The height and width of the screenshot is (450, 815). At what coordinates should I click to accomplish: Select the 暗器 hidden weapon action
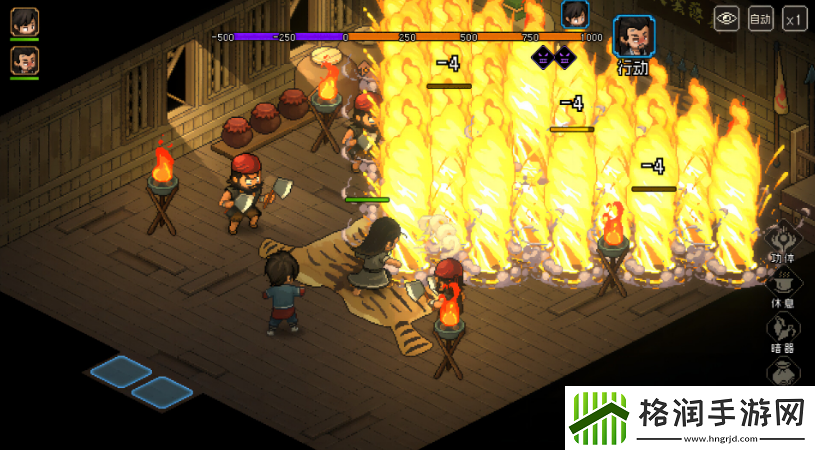[783, 331]
